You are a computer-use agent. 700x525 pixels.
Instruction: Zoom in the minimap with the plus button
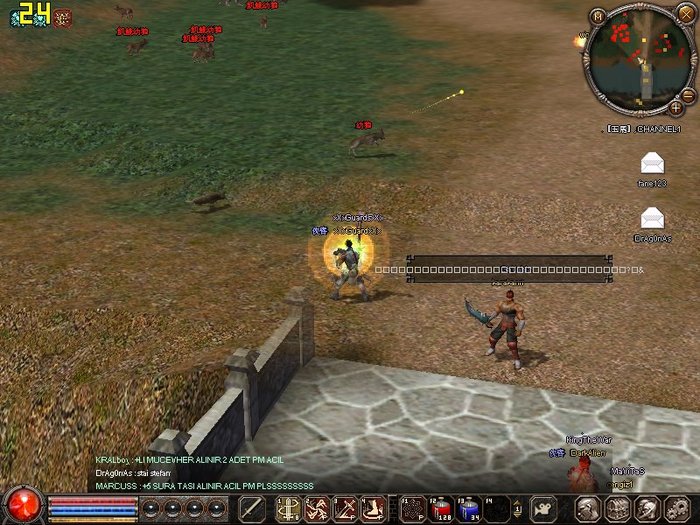coord(677,106)
